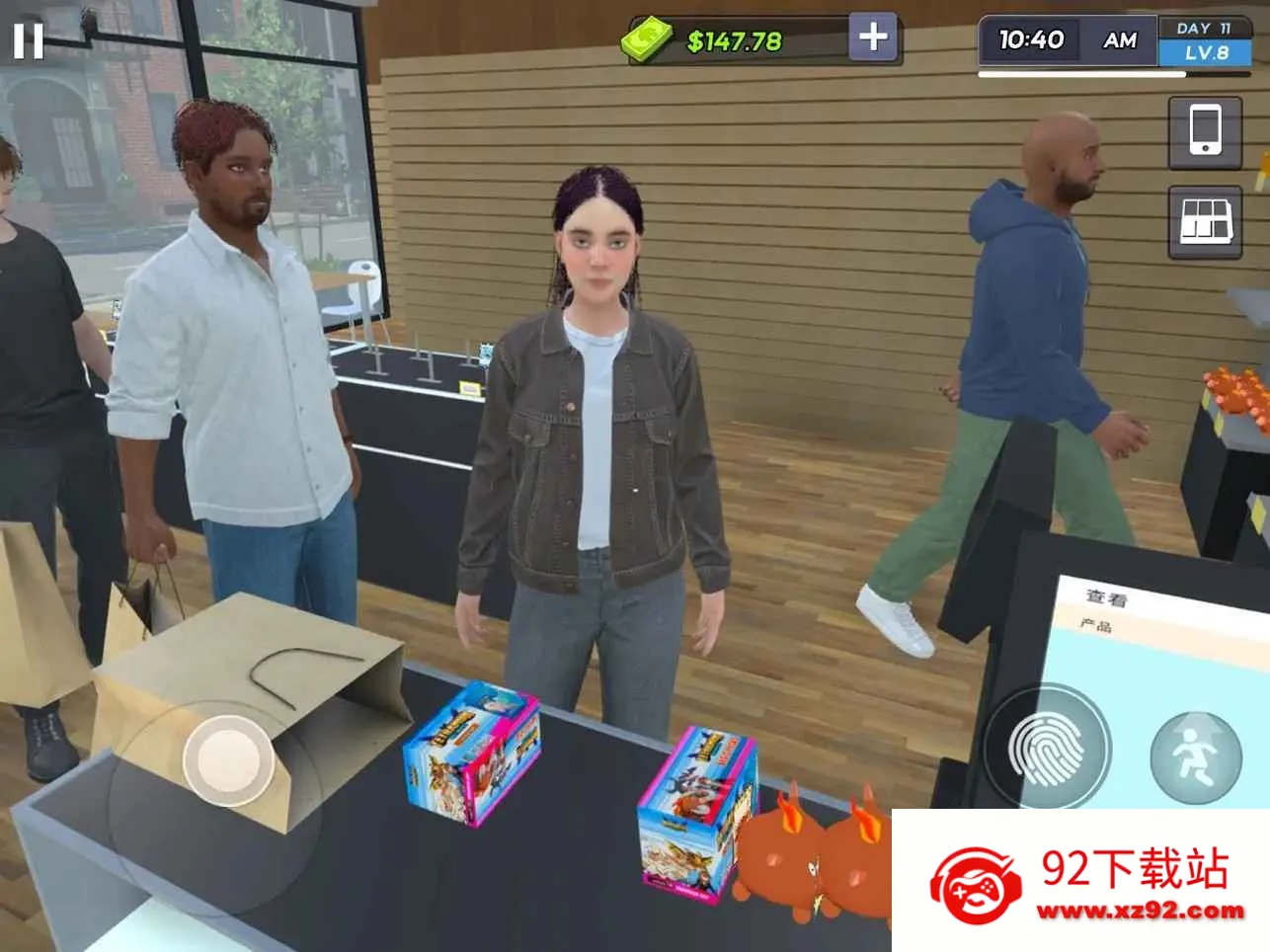
Task: Open the smartphone menu icon
Action: pyautogui.click(x=1205, y=132)
